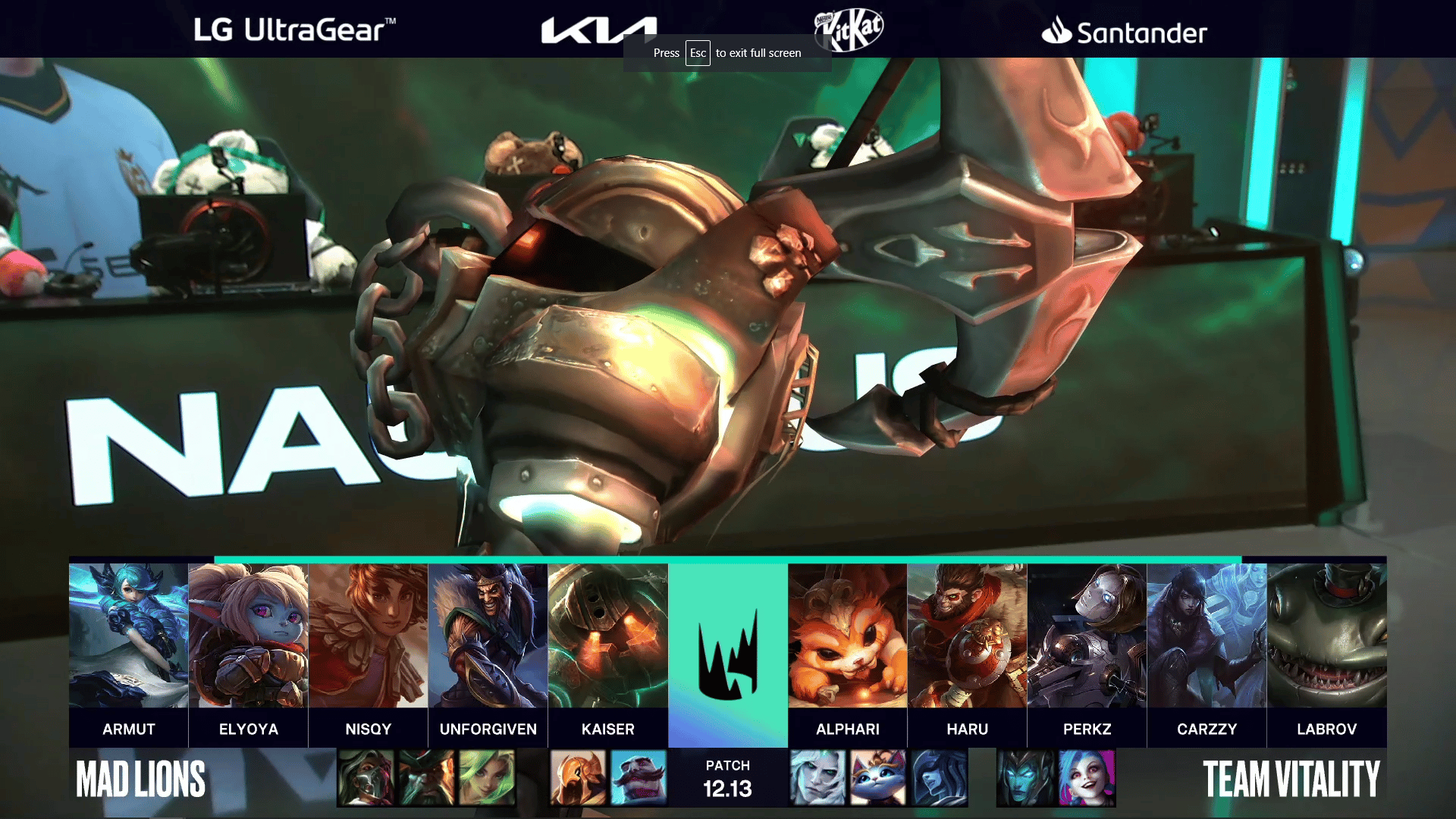Click Haru's Wukong champion pick
The height and width of the screenshot is (819, 1456).
point(967,635)
